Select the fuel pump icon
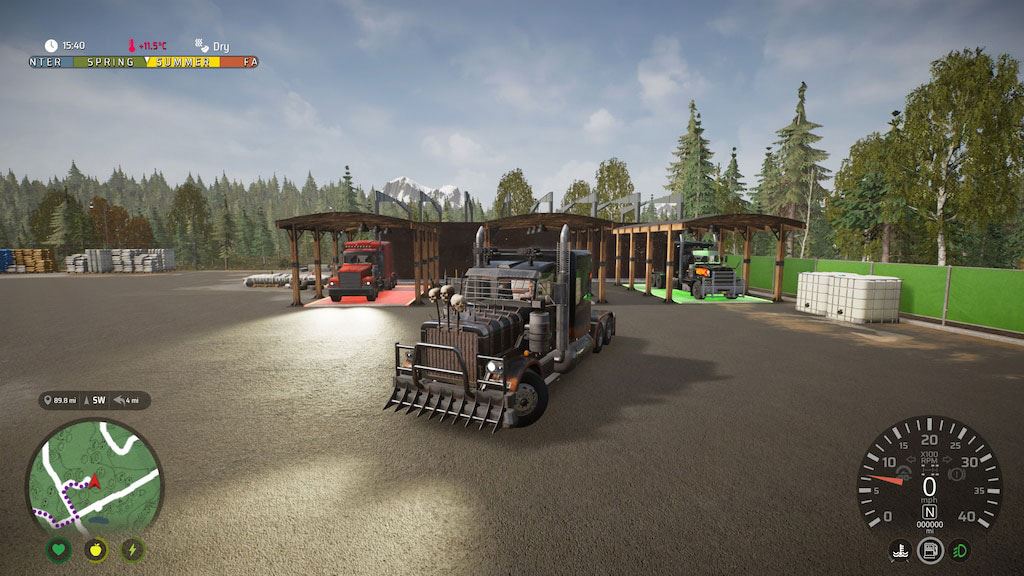The height and width of the screenshot is (576, 1024). pos(930,551)
